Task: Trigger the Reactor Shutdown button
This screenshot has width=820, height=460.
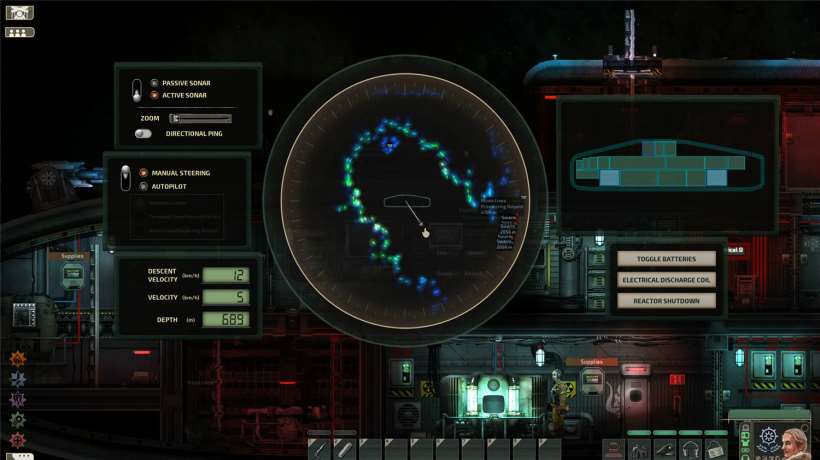Action: (668, 300)
